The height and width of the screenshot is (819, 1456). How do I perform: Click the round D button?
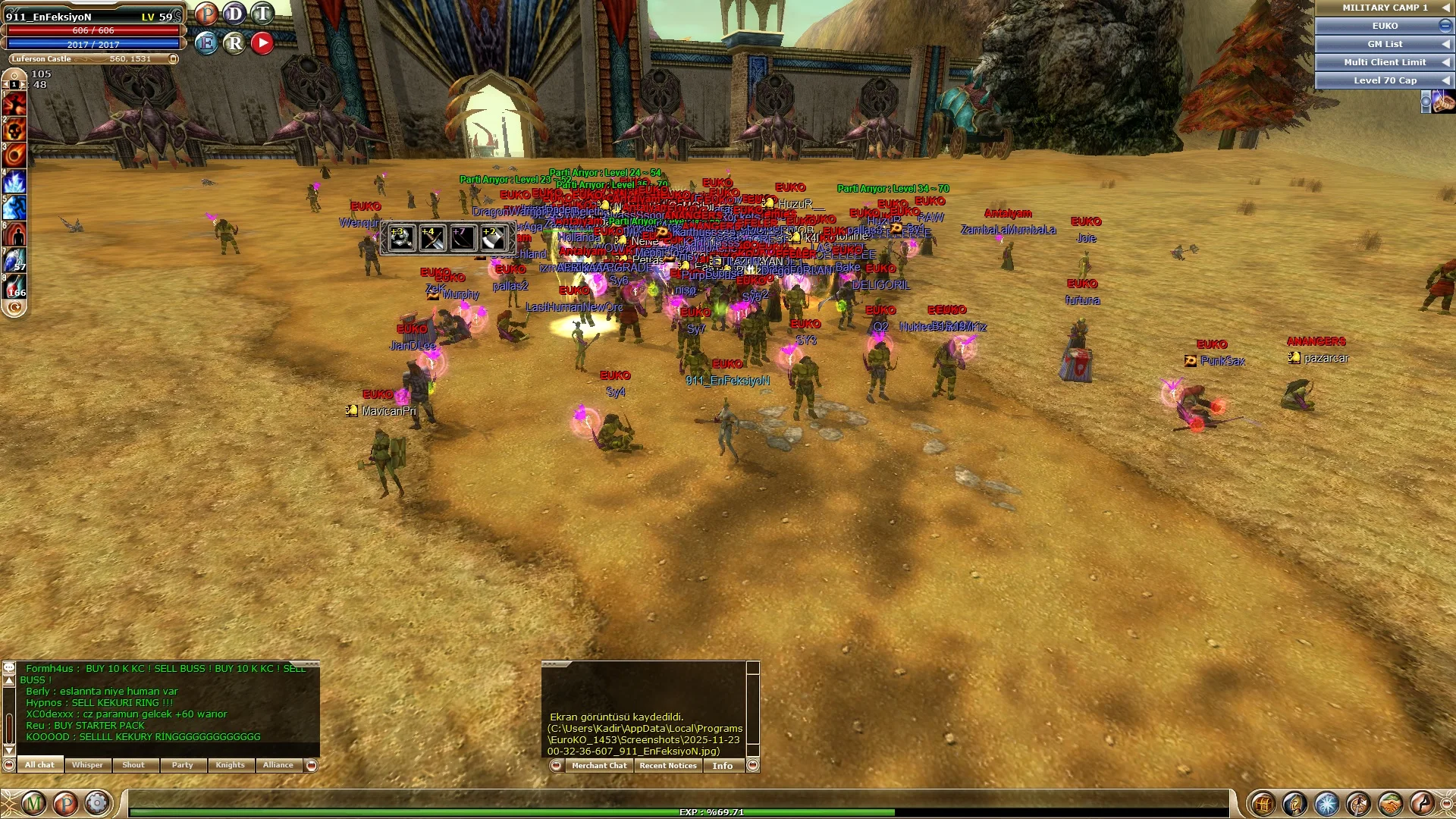pyautogui.click(x=234, y=14)
